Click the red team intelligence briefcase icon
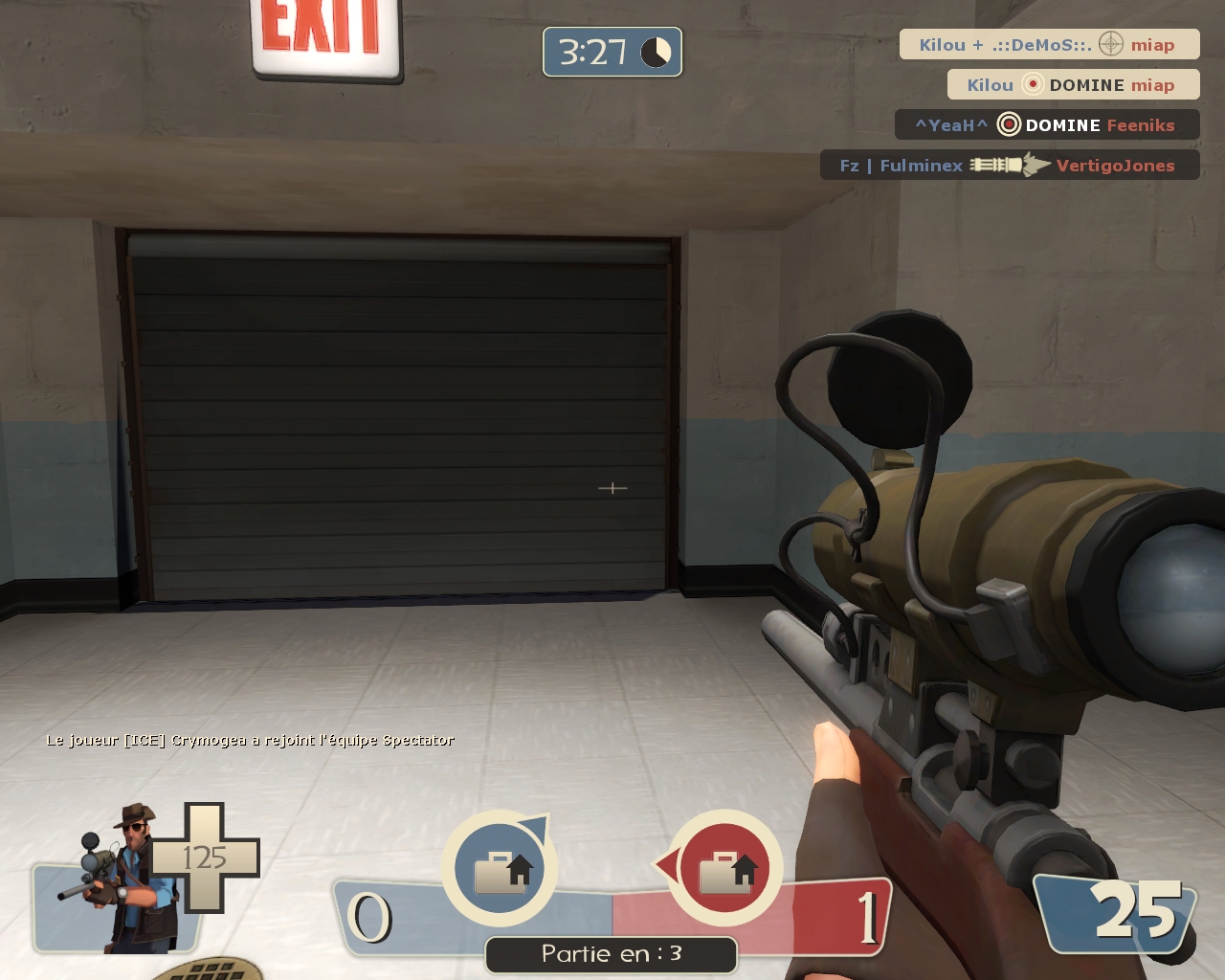1225x980 pixels. tap(724, 869)
